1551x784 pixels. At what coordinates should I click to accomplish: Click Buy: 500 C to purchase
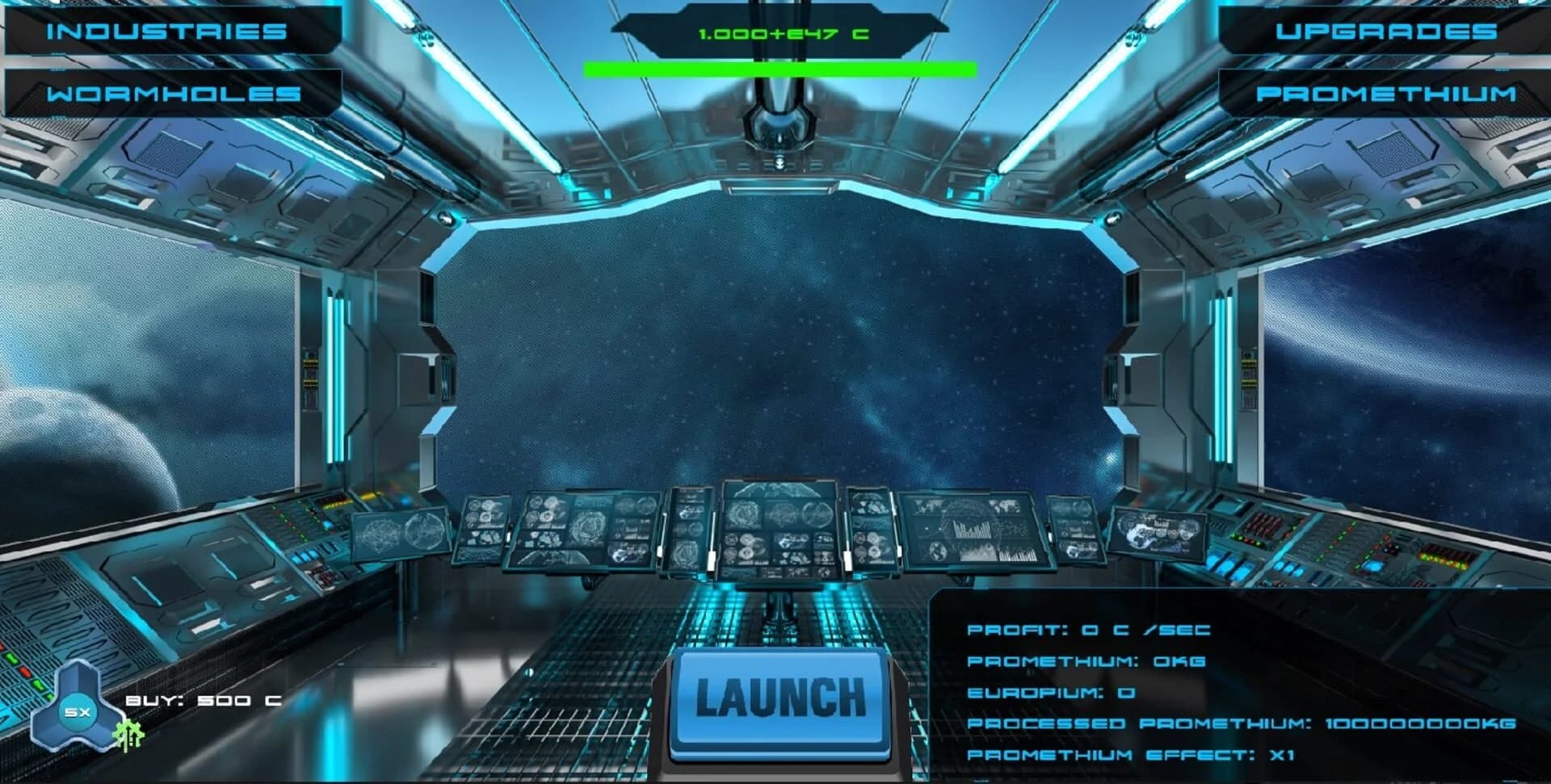(x=204, y=699)
